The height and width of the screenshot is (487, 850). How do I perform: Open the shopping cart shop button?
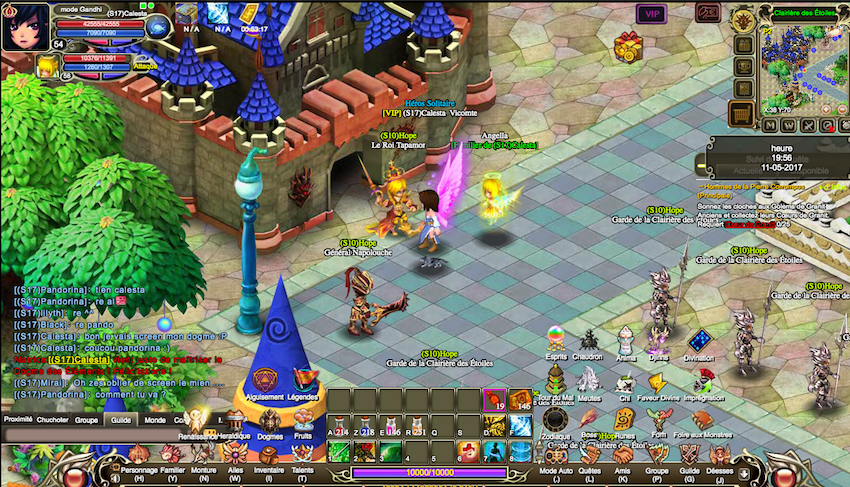pos(741,115)
